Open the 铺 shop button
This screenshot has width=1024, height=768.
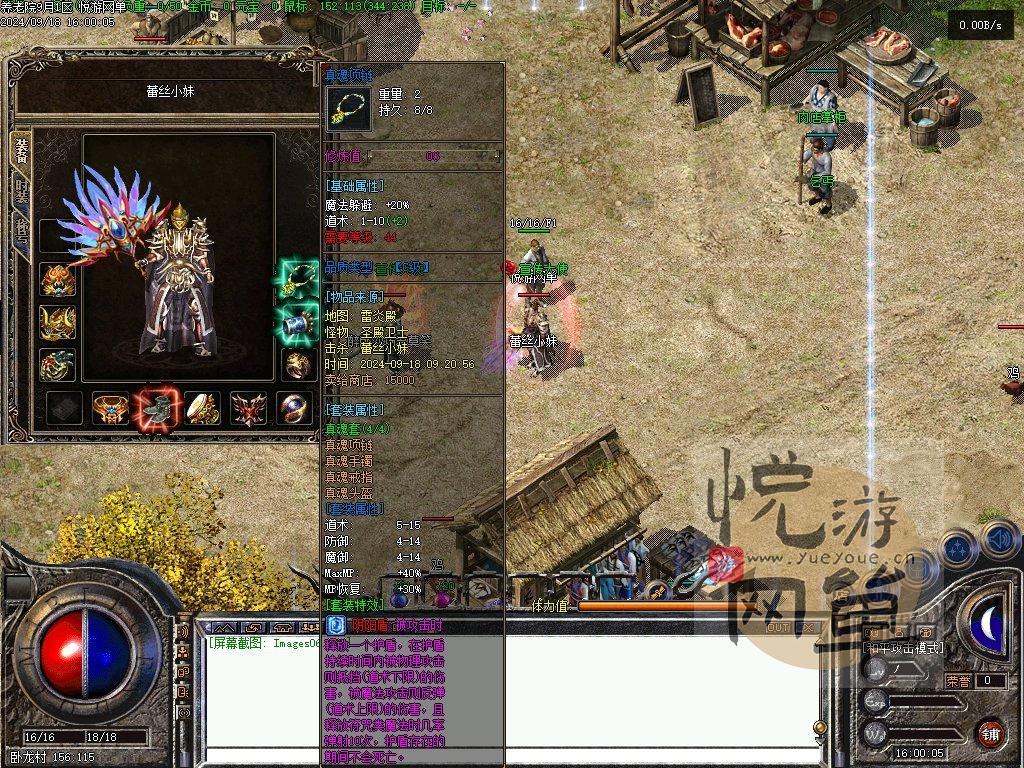990,733
